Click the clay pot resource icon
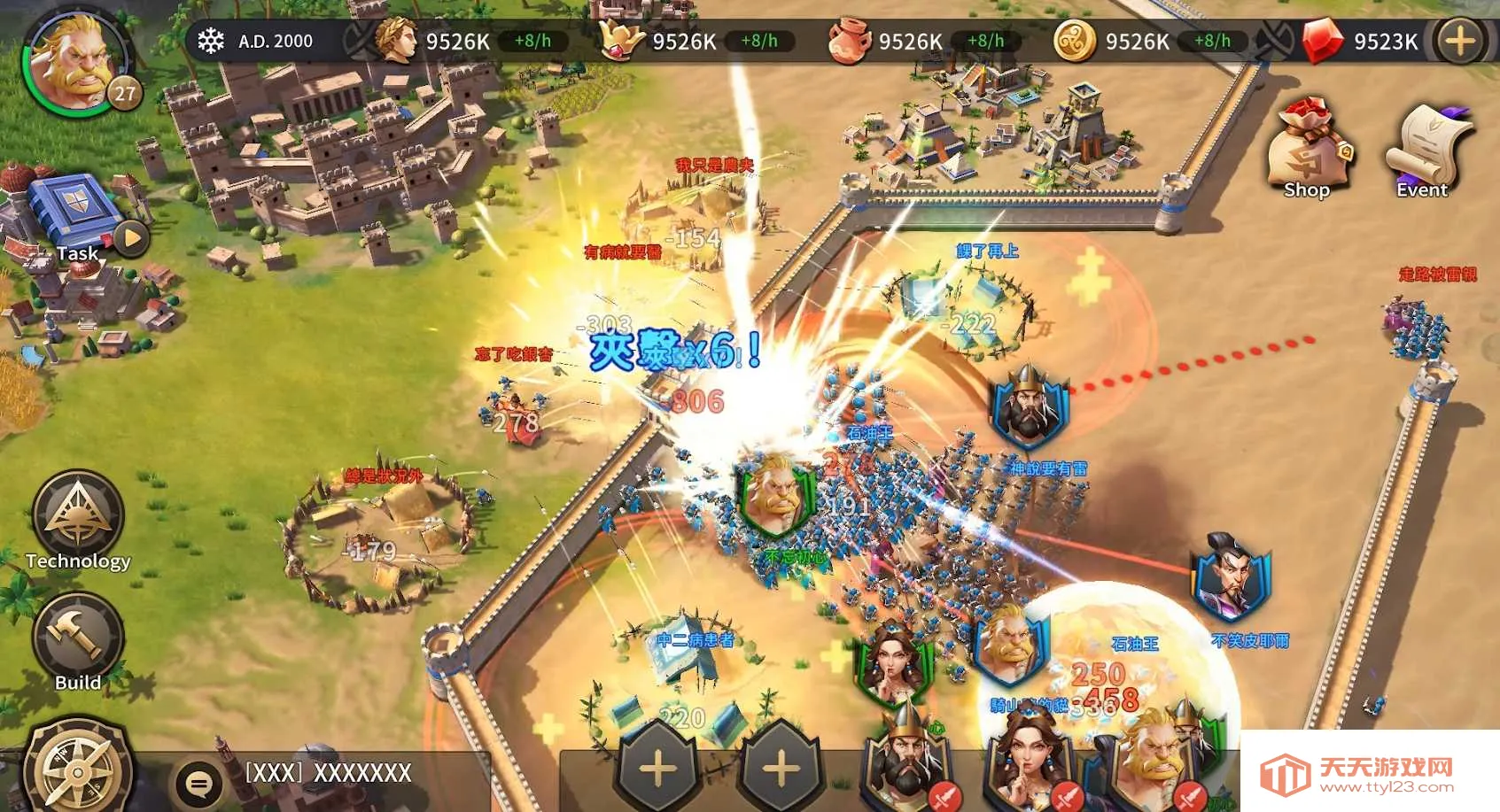1500x812 pixels. click(848, 42)
